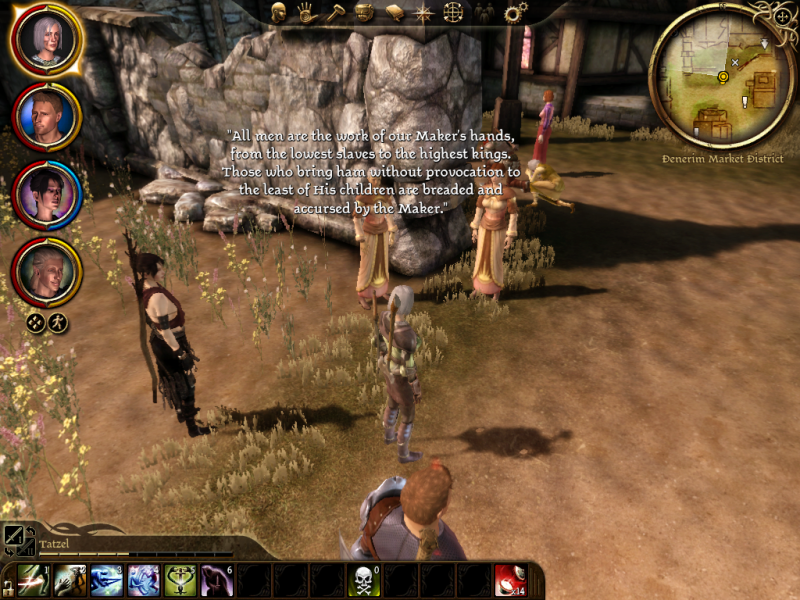
Task: Open the tactics globe icon in top menu
Action: point(453,12)
